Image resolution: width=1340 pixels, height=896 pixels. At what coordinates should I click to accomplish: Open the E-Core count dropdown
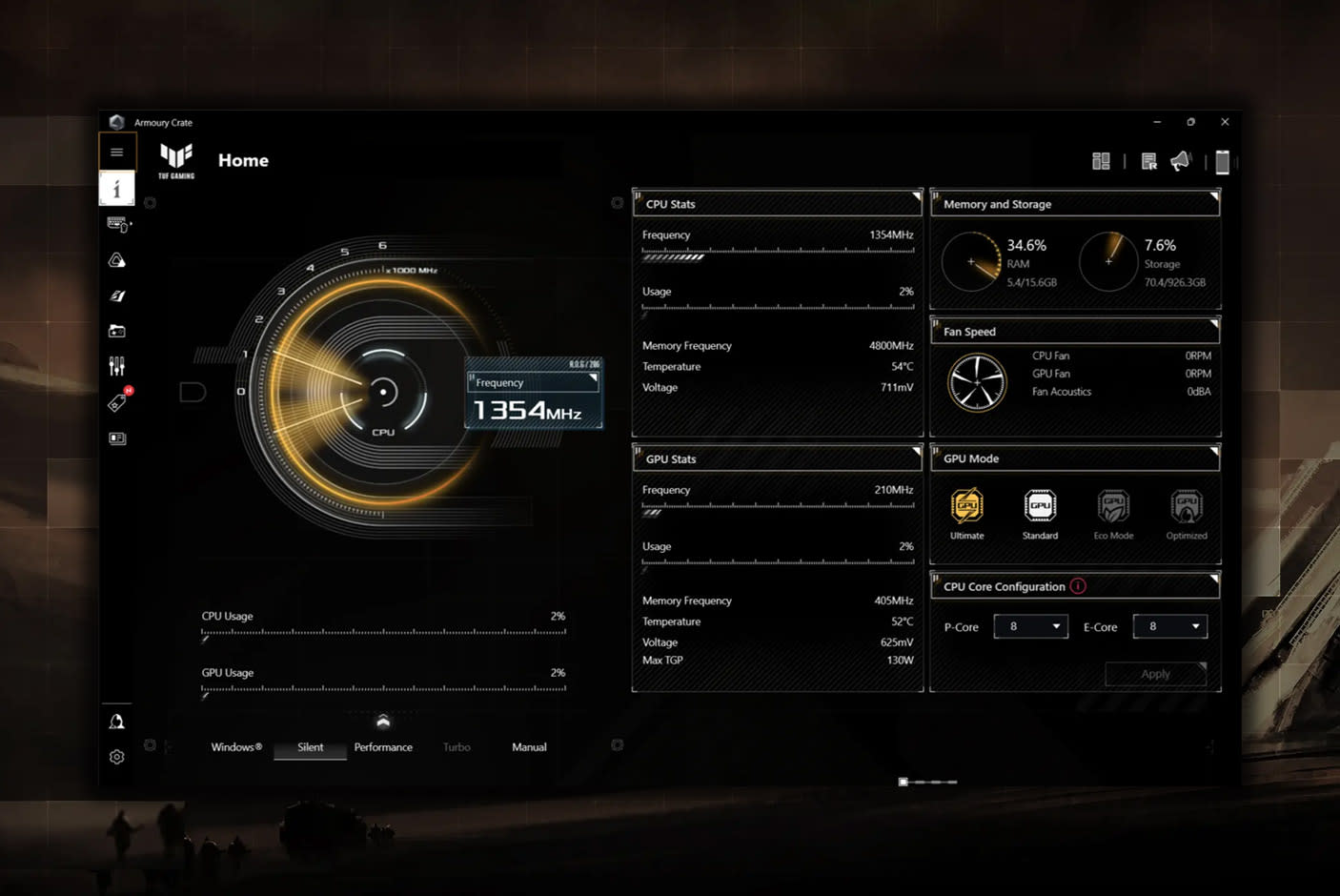click(x=1169, y=626)
